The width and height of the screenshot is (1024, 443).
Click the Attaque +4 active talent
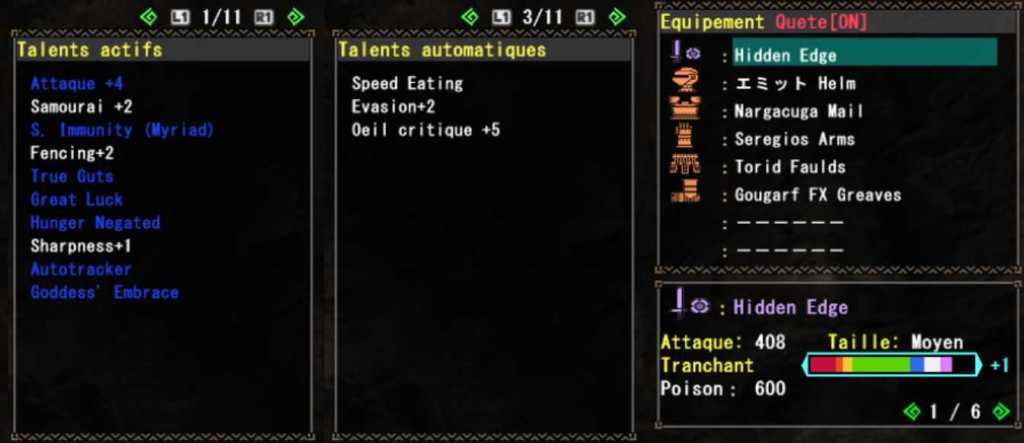pos(76,83)
